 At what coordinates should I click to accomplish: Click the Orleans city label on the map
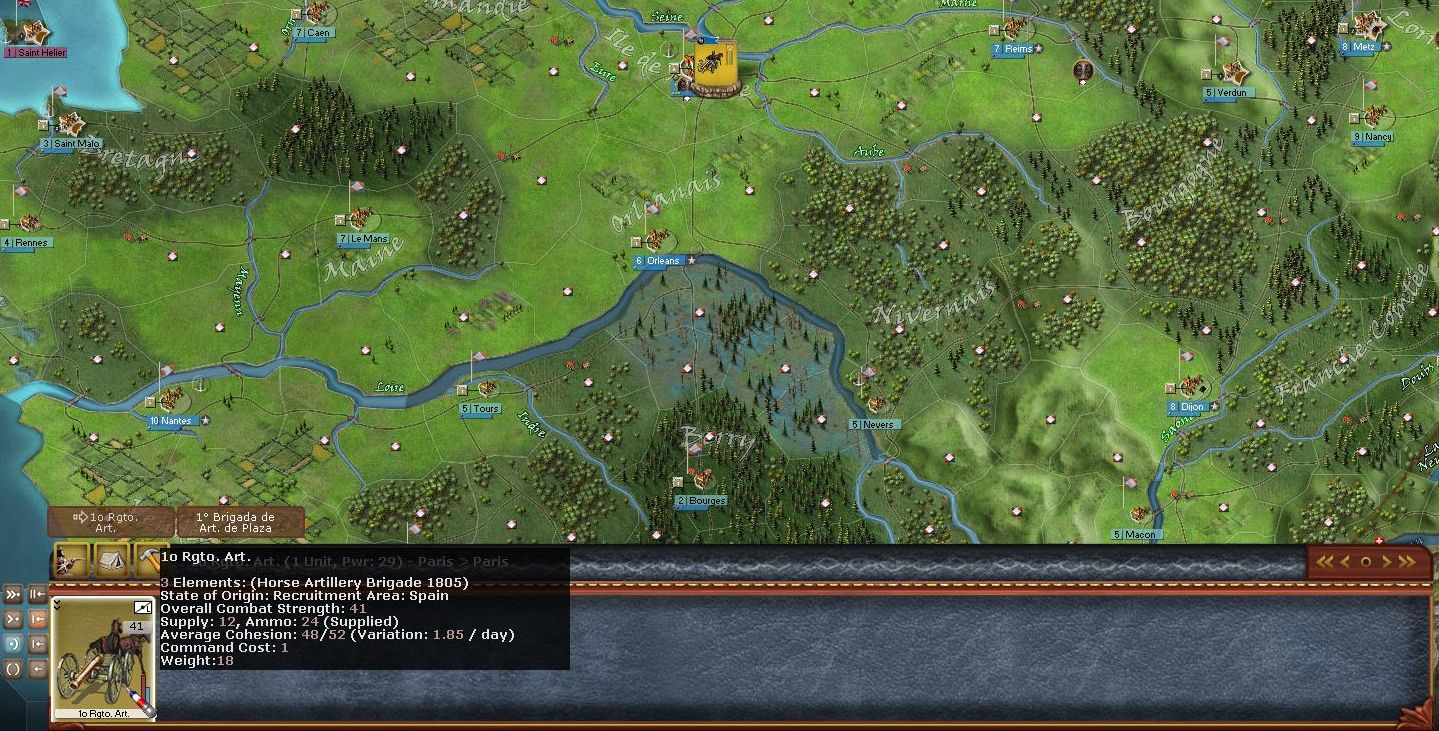(x=657, y=261)
